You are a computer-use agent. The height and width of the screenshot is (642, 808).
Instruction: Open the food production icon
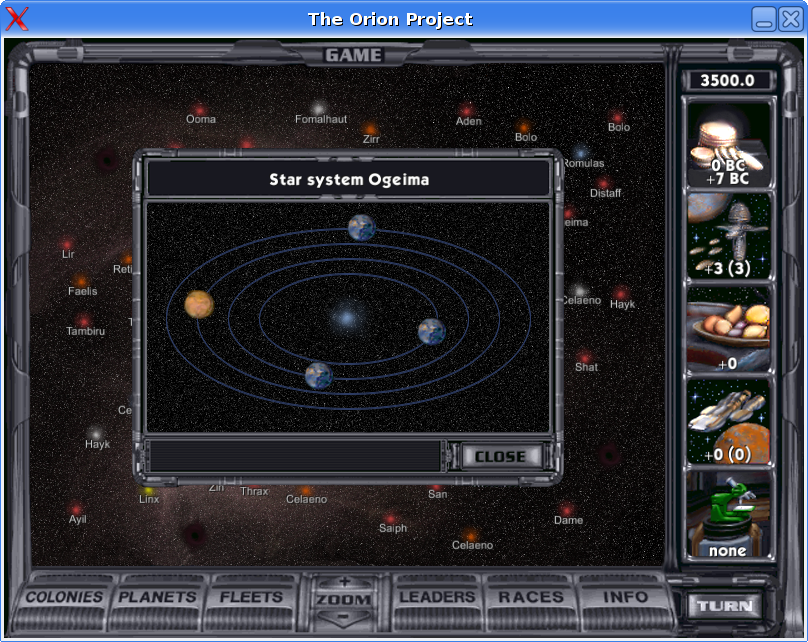coord(729,329)
